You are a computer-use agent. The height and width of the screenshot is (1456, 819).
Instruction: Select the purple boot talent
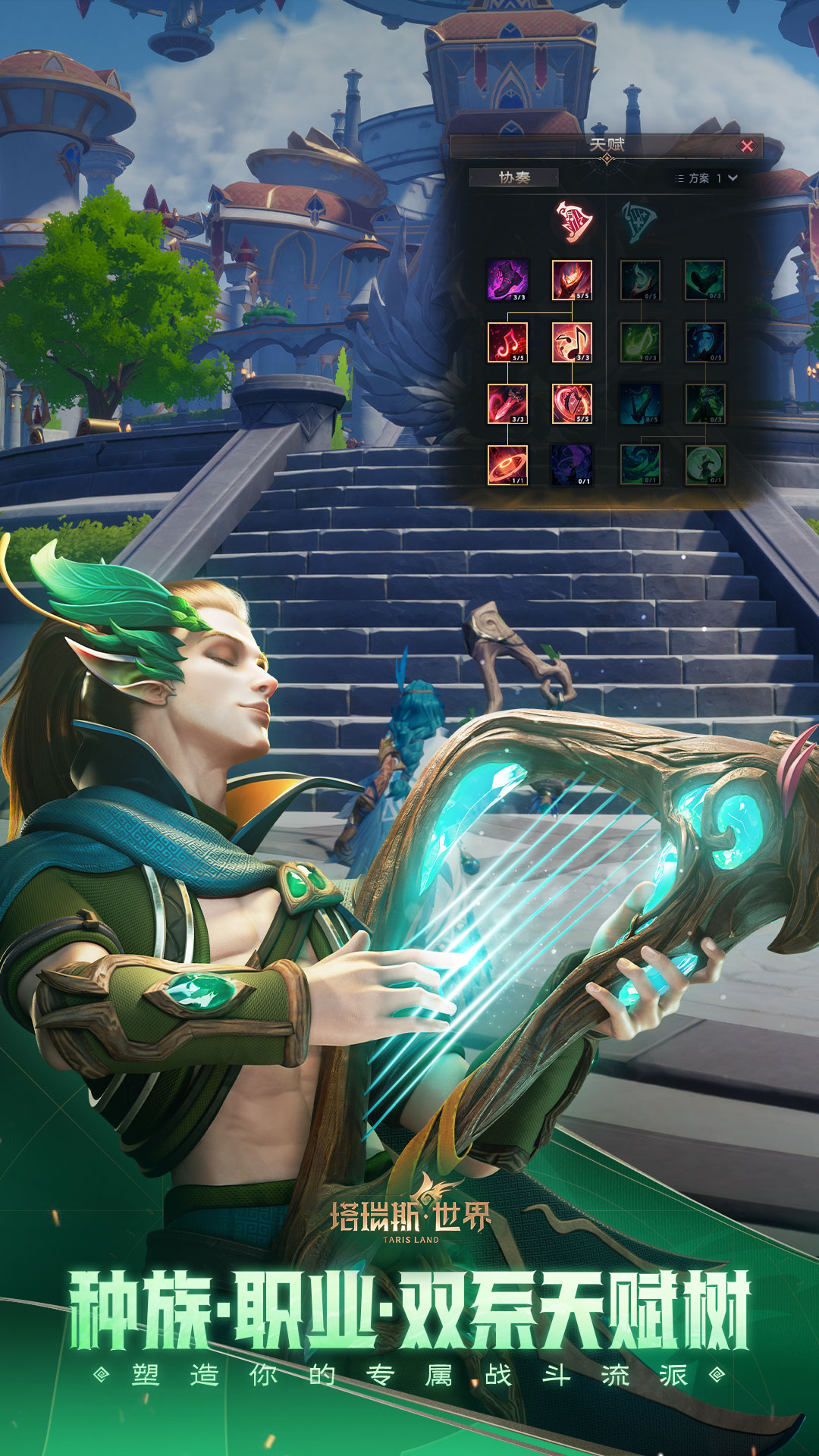pyautogui.click(x=507, y=280)
